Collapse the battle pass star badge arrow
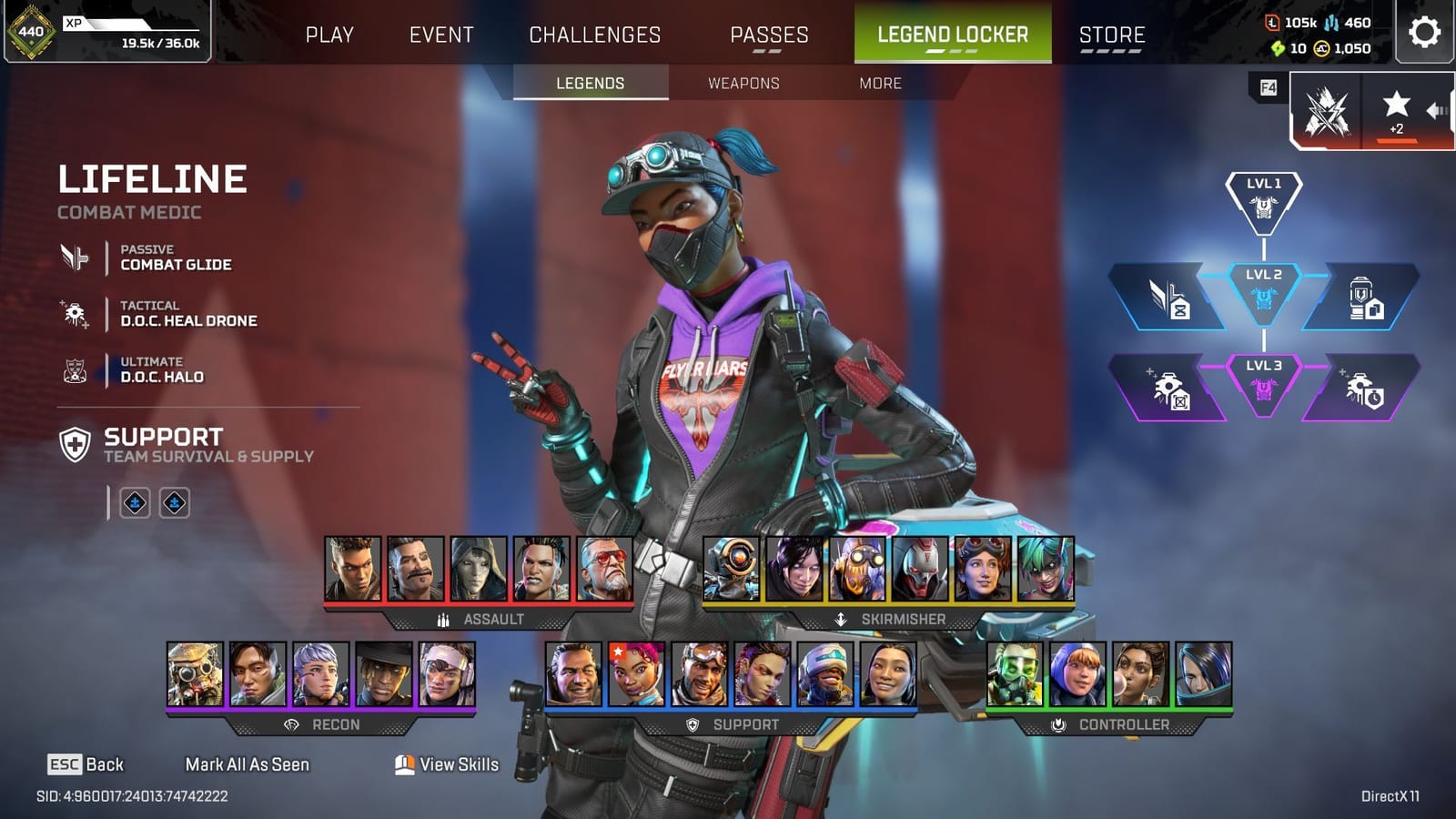The image size is (1456, 819). [x=1438, y=110]
